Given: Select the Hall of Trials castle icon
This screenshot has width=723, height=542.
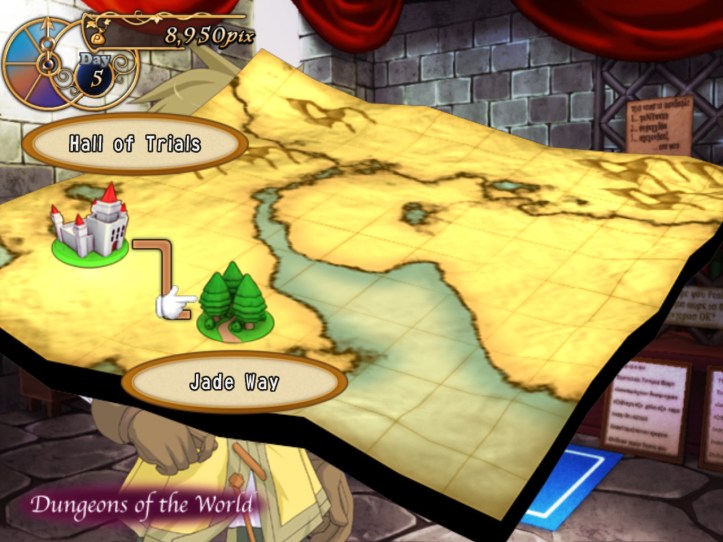Looking at the screenshot, I should 92,223.
